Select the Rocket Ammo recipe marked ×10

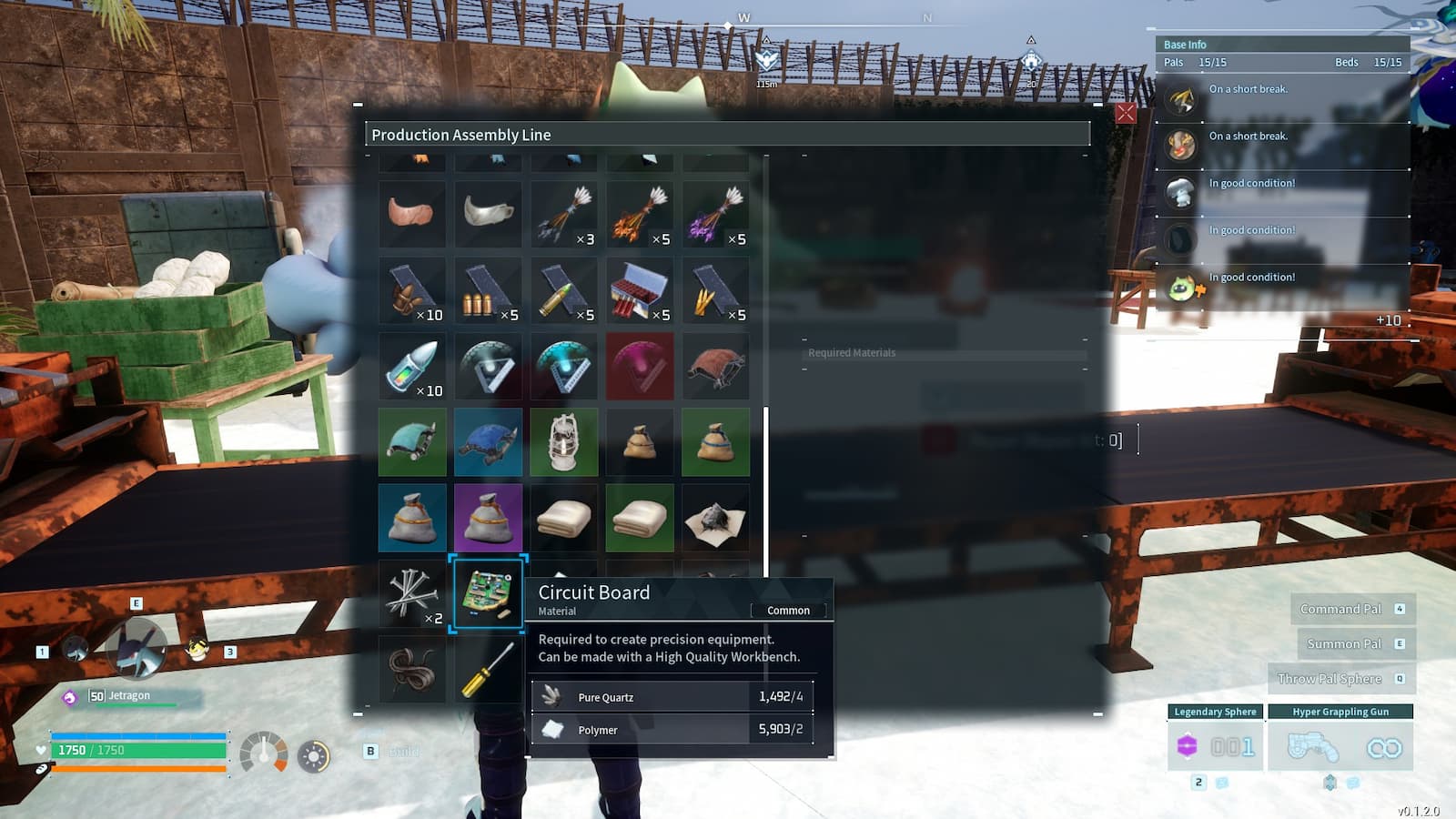(x=411, y=367)
